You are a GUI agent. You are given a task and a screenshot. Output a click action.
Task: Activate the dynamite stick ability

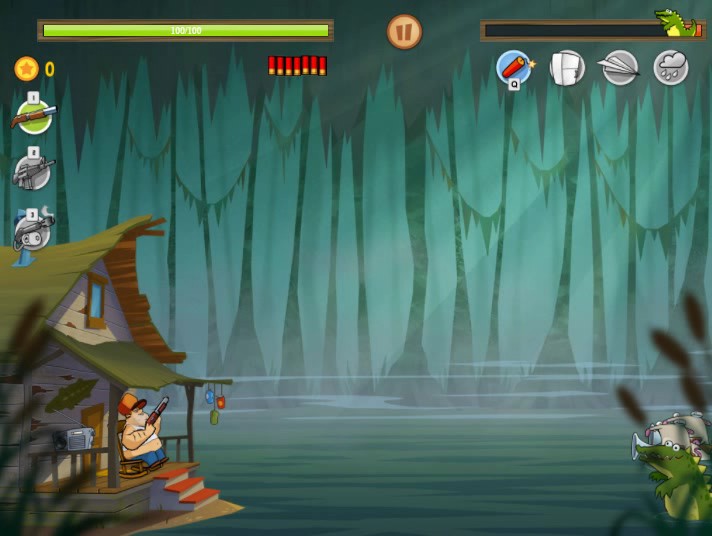point(514,68)
